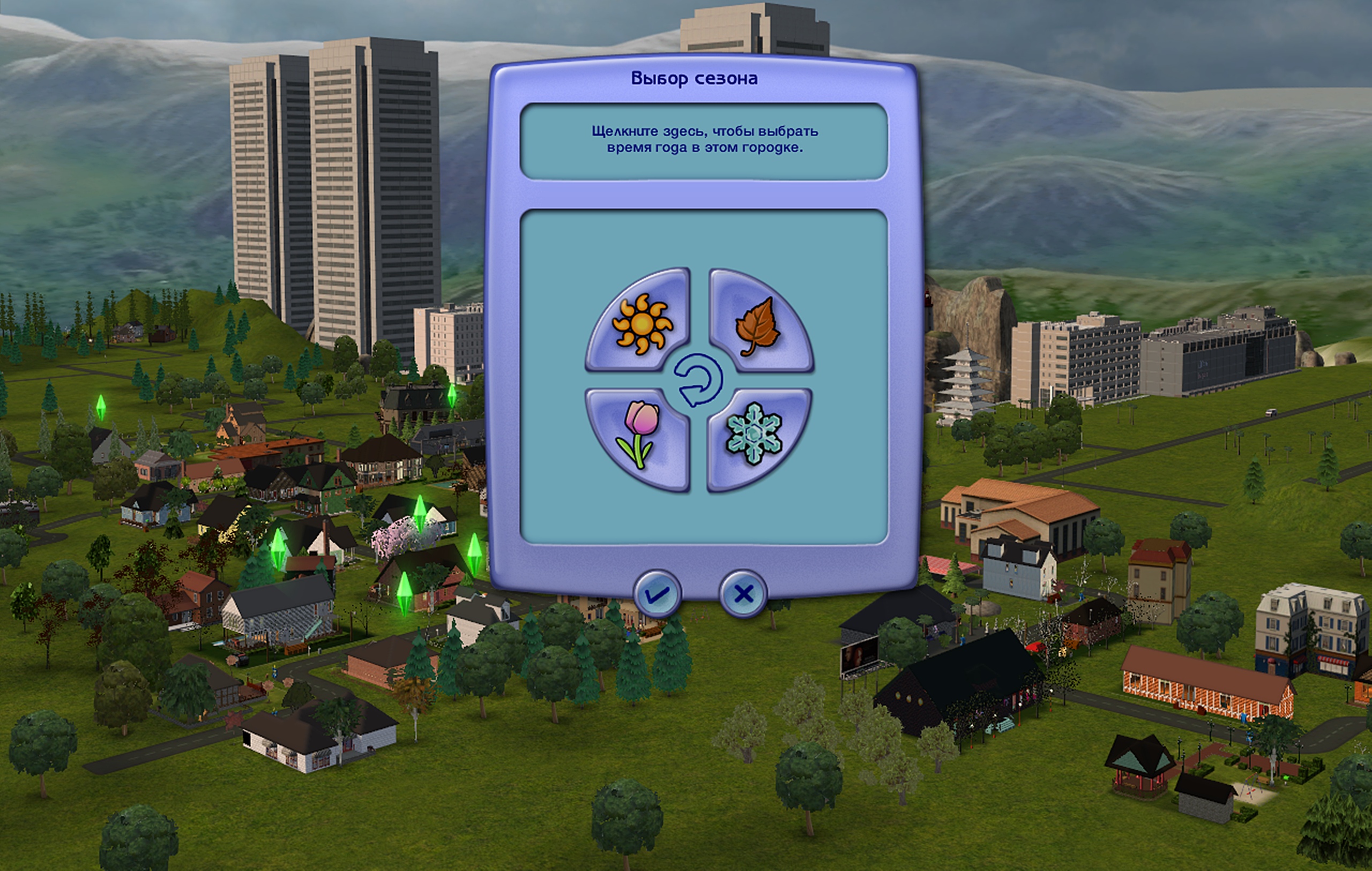Choose the autumn leaf season
1372x871 pixels.
(x=757, y=325)
